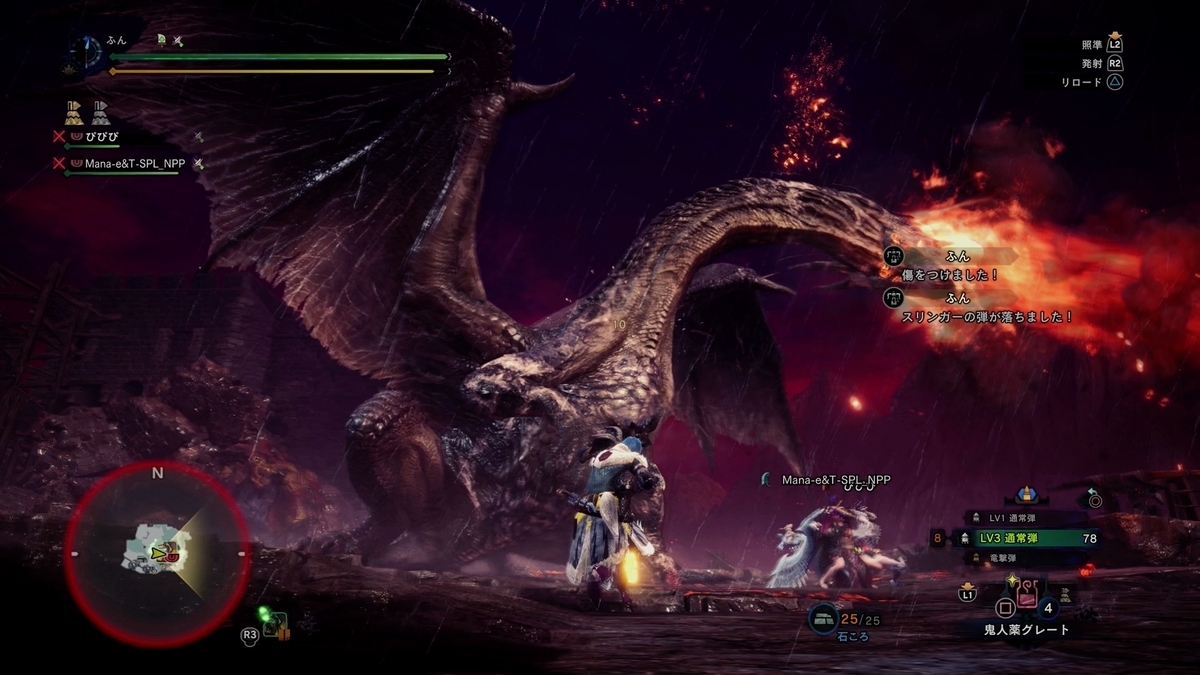Click the circular minimap
This screenshot has width=1200, height=675.
click(157, 551)
